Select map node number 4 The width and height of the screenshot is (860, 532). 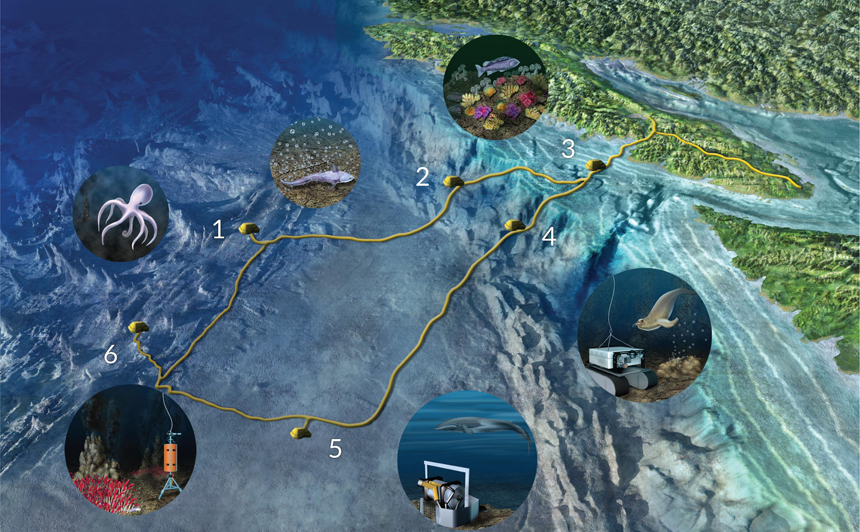click(x=516, y=224)
